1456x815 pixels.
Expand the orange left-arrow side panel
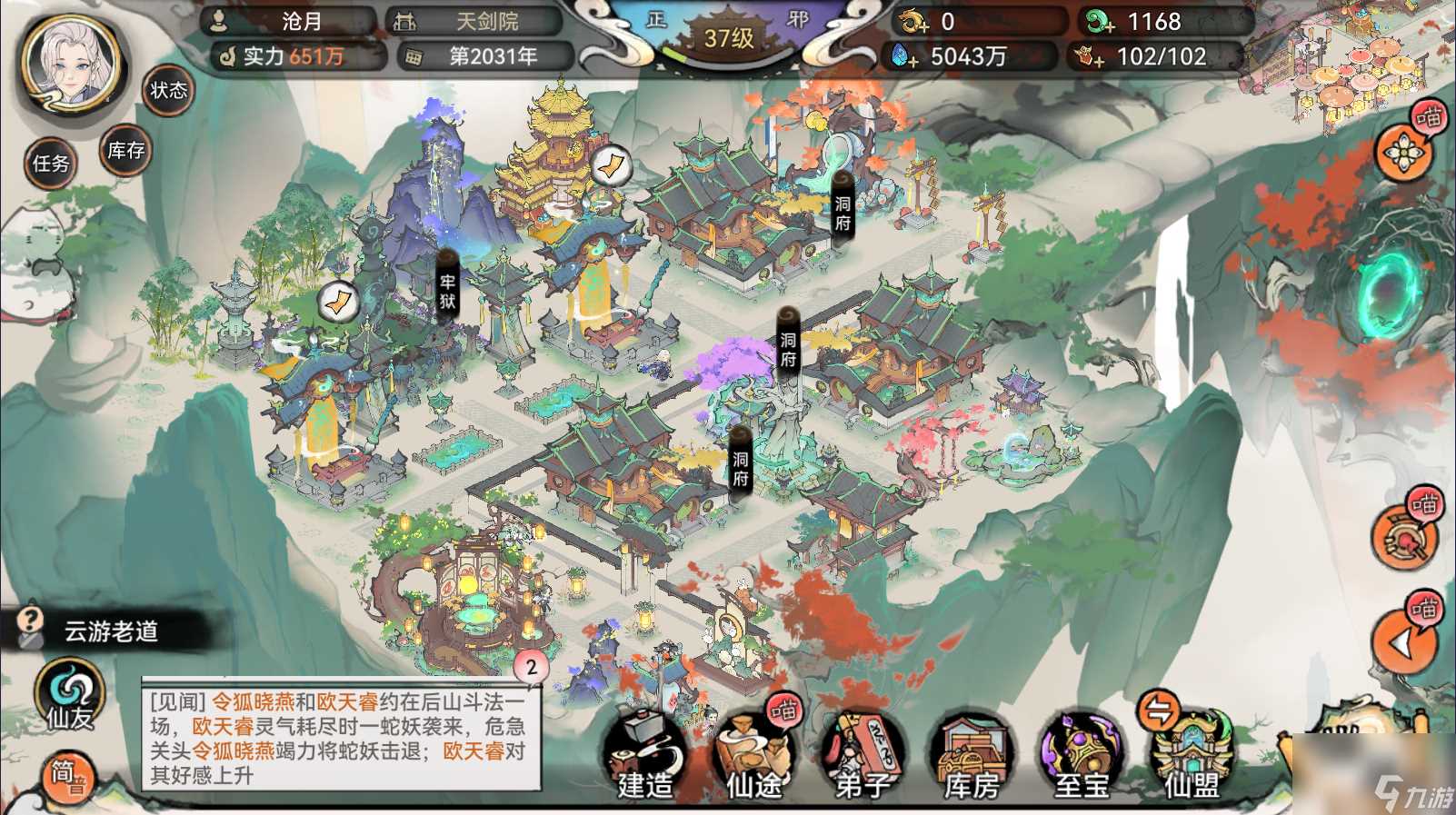pos(1403,642)
